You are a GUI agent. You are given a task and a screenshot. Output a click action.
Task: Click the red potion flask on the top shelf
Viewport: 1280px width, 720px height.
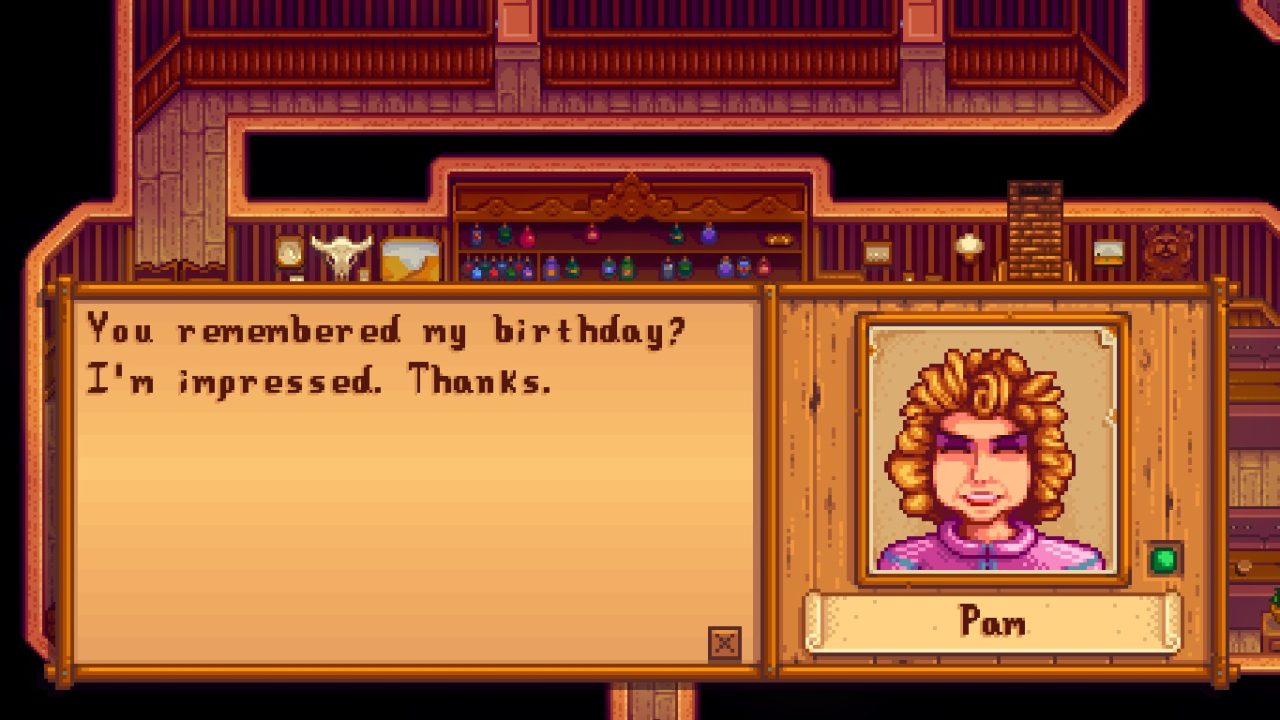(x=528, y=238)
